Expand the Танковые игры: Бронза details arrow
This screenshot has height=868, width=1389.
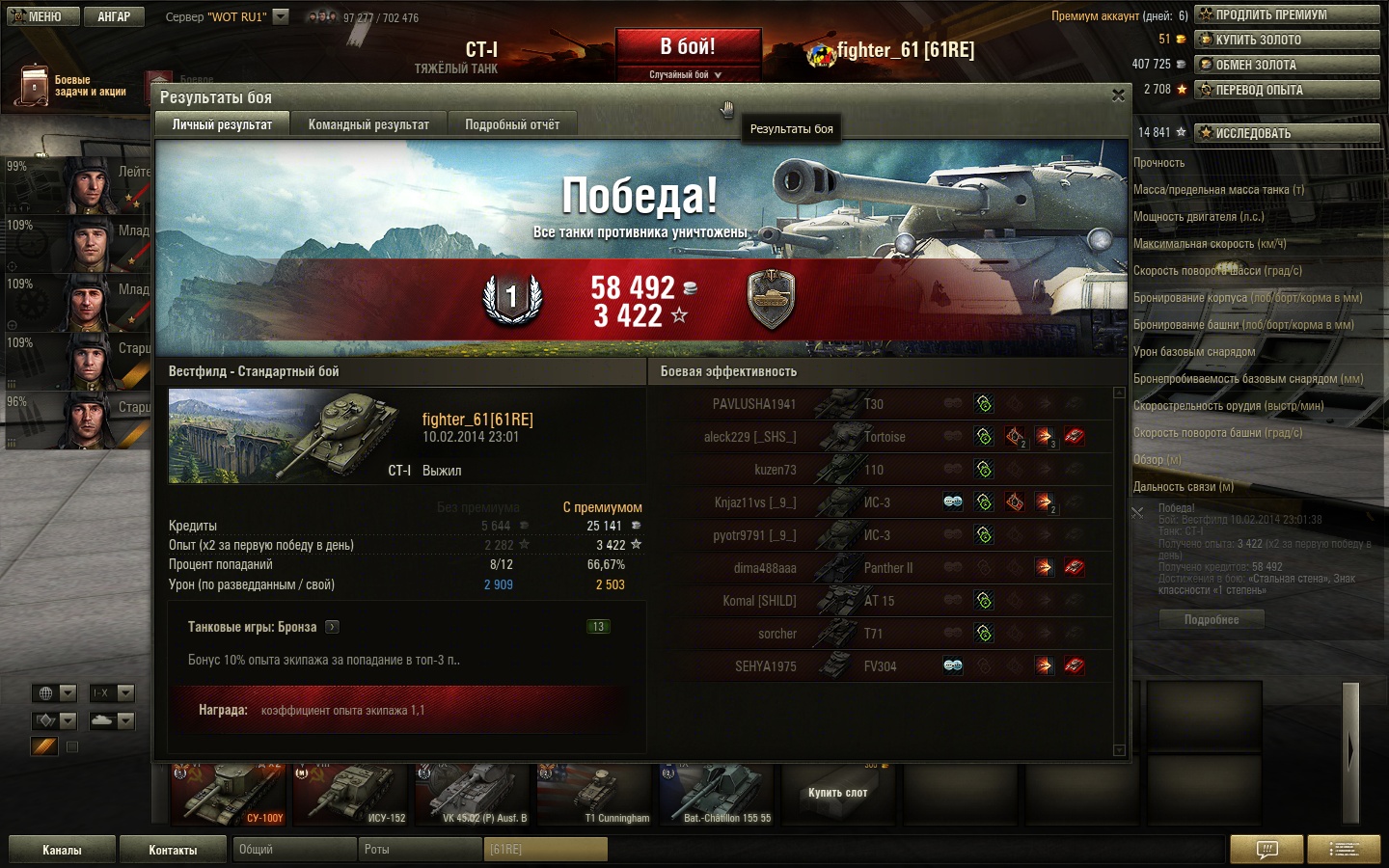[x=332, y=627]
